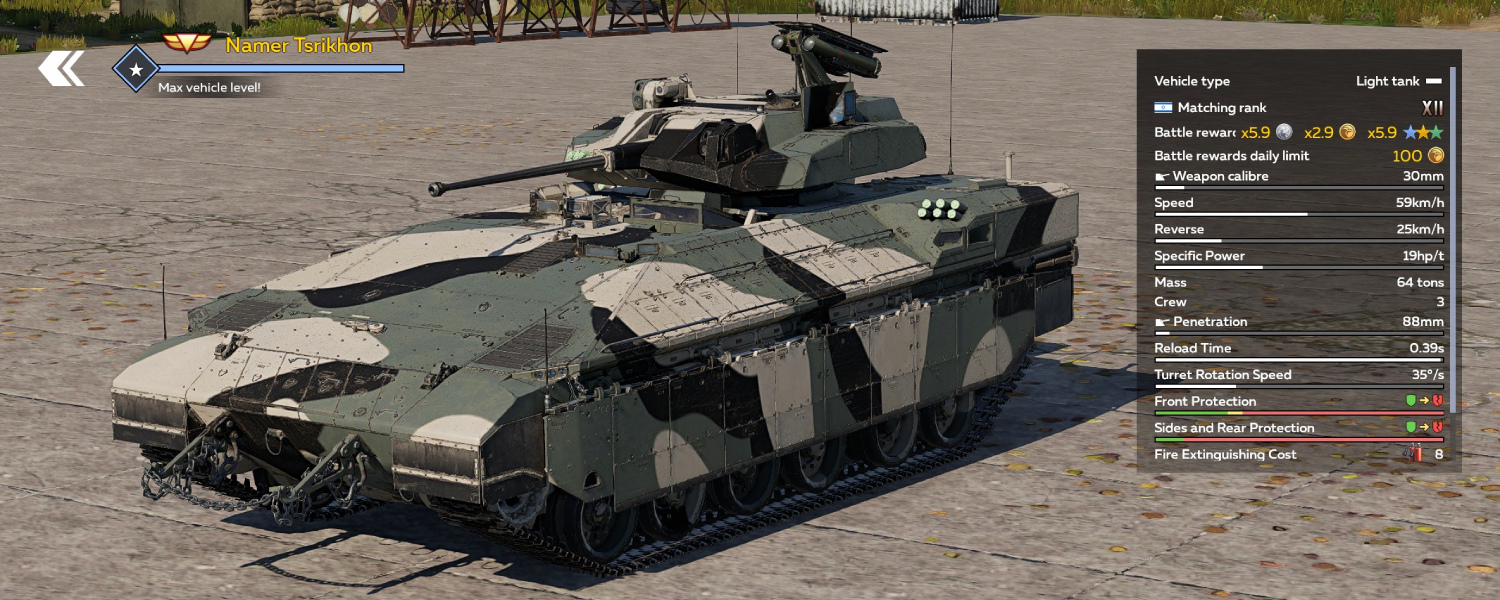Select the Front Protection row
The width and height of the screenshot is (1500, 600).
point(1298,402)
